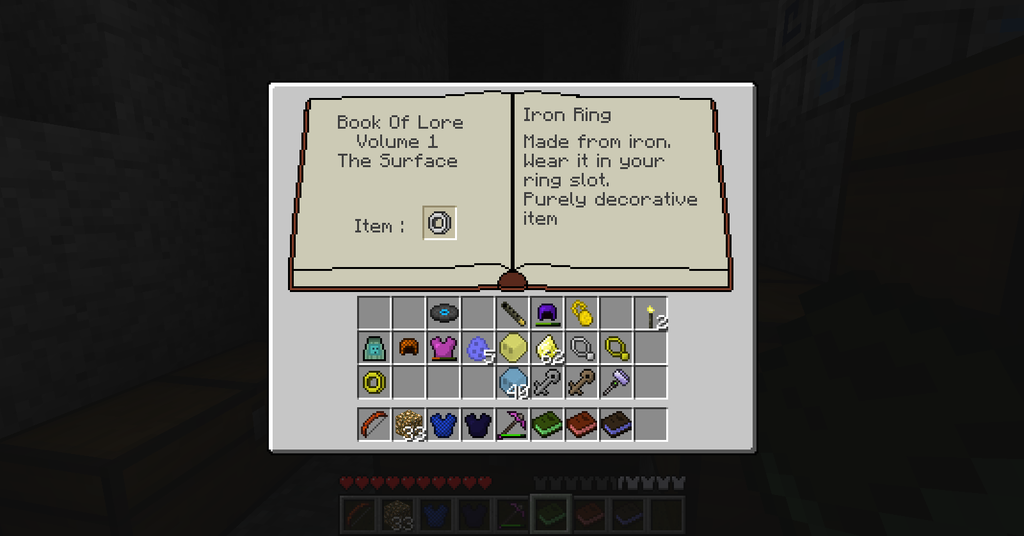Take the brown bronze key

pos(581,382)
